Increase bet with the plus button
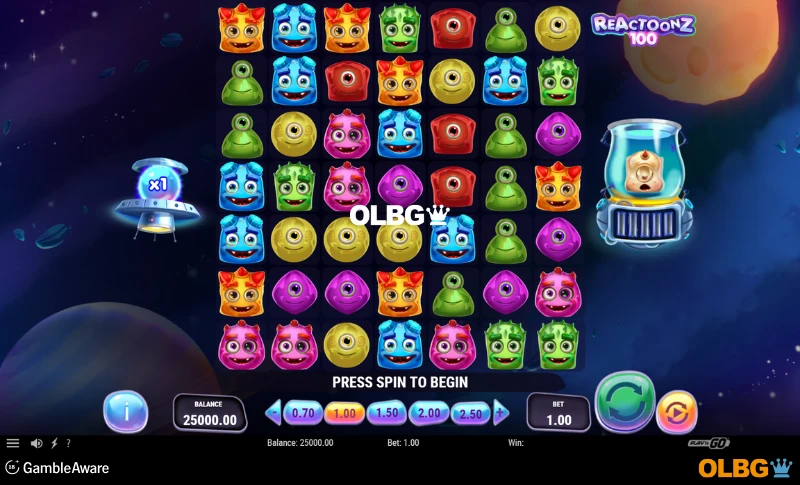The image size is (800, 485). pyautogui.click(x=501, y=412)
